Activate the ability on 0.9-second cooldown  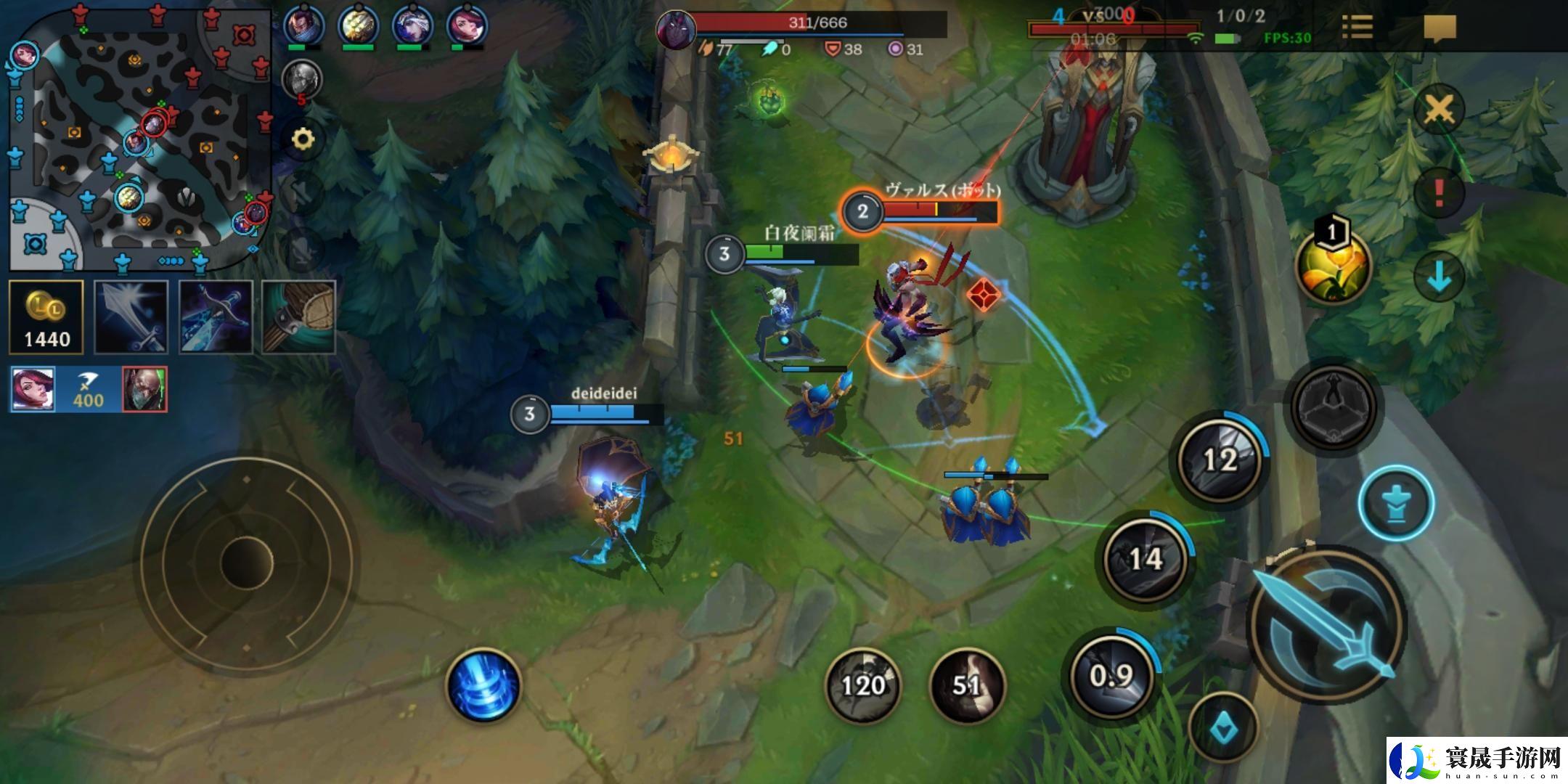click(x=1111, y=675)
